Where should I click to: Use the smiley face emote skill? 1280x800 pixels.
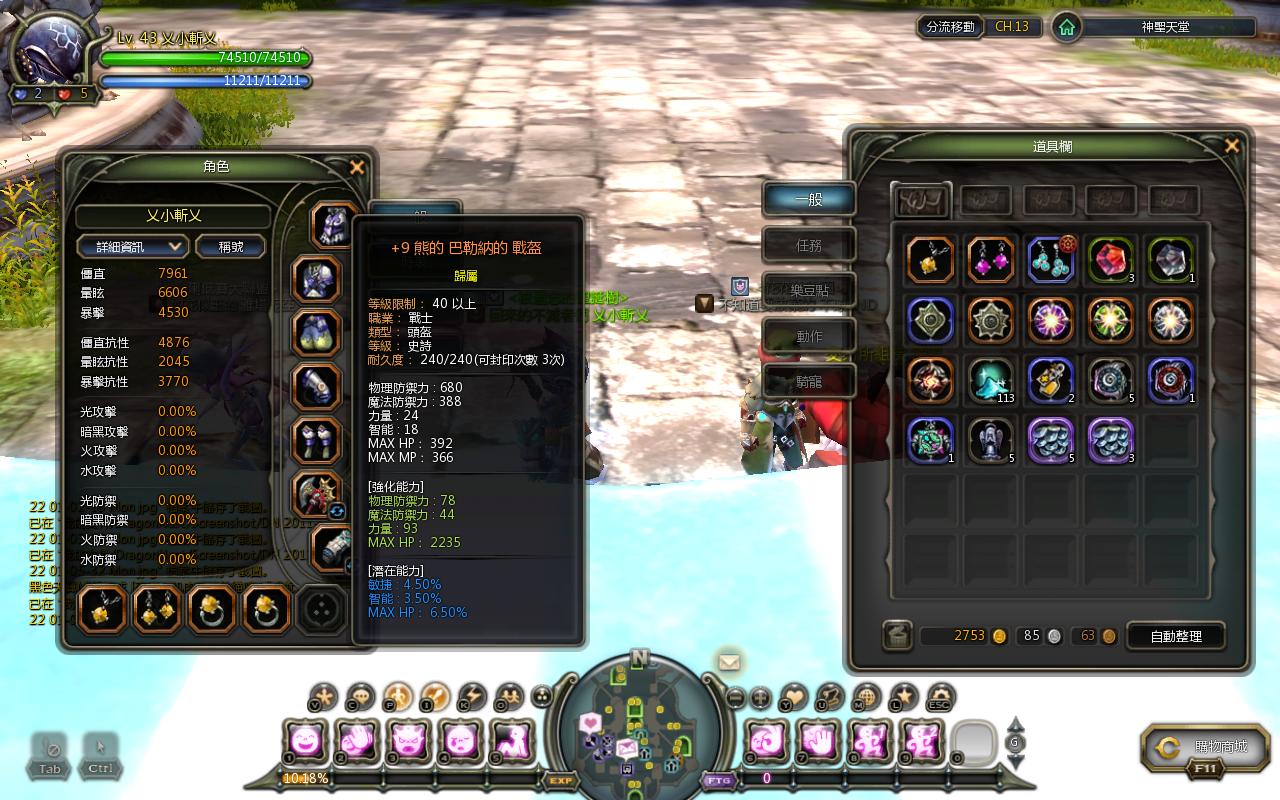click(x=305, y=741)
